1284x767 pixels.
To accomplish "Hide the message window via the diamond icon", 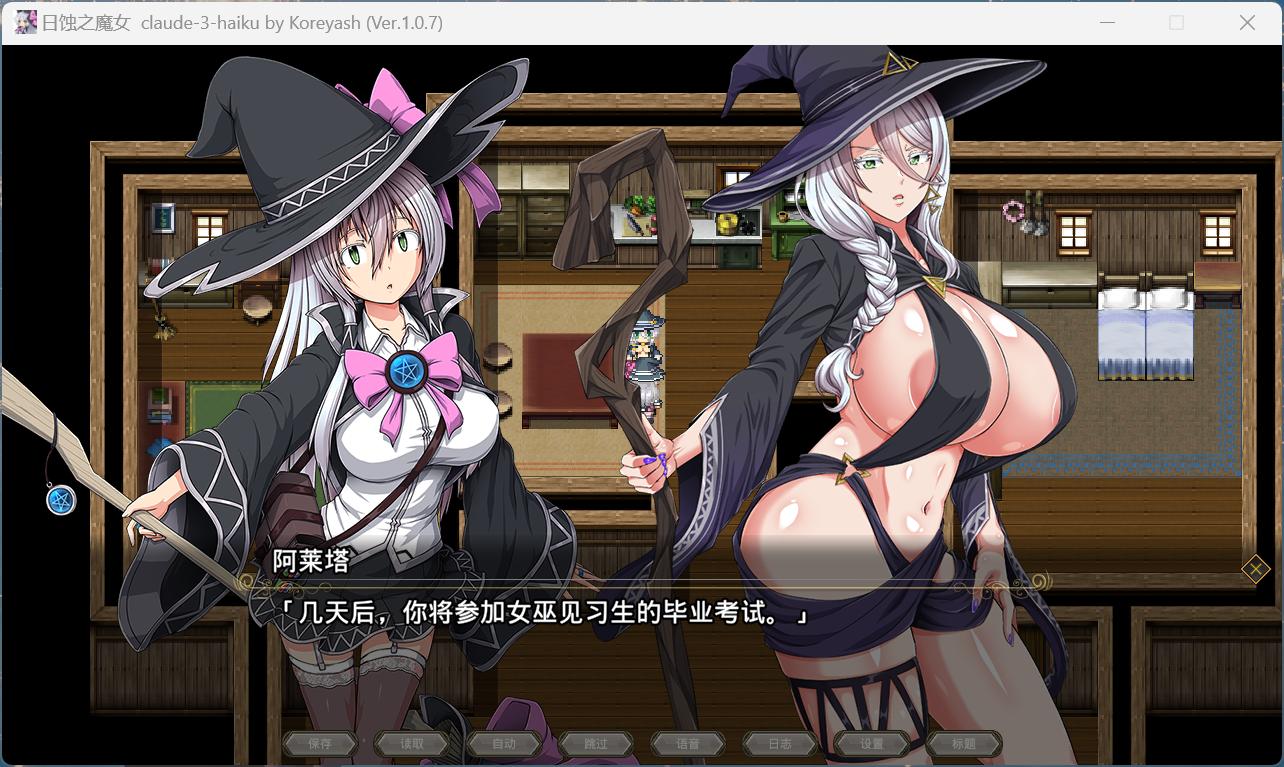I will click(1256, 569).
